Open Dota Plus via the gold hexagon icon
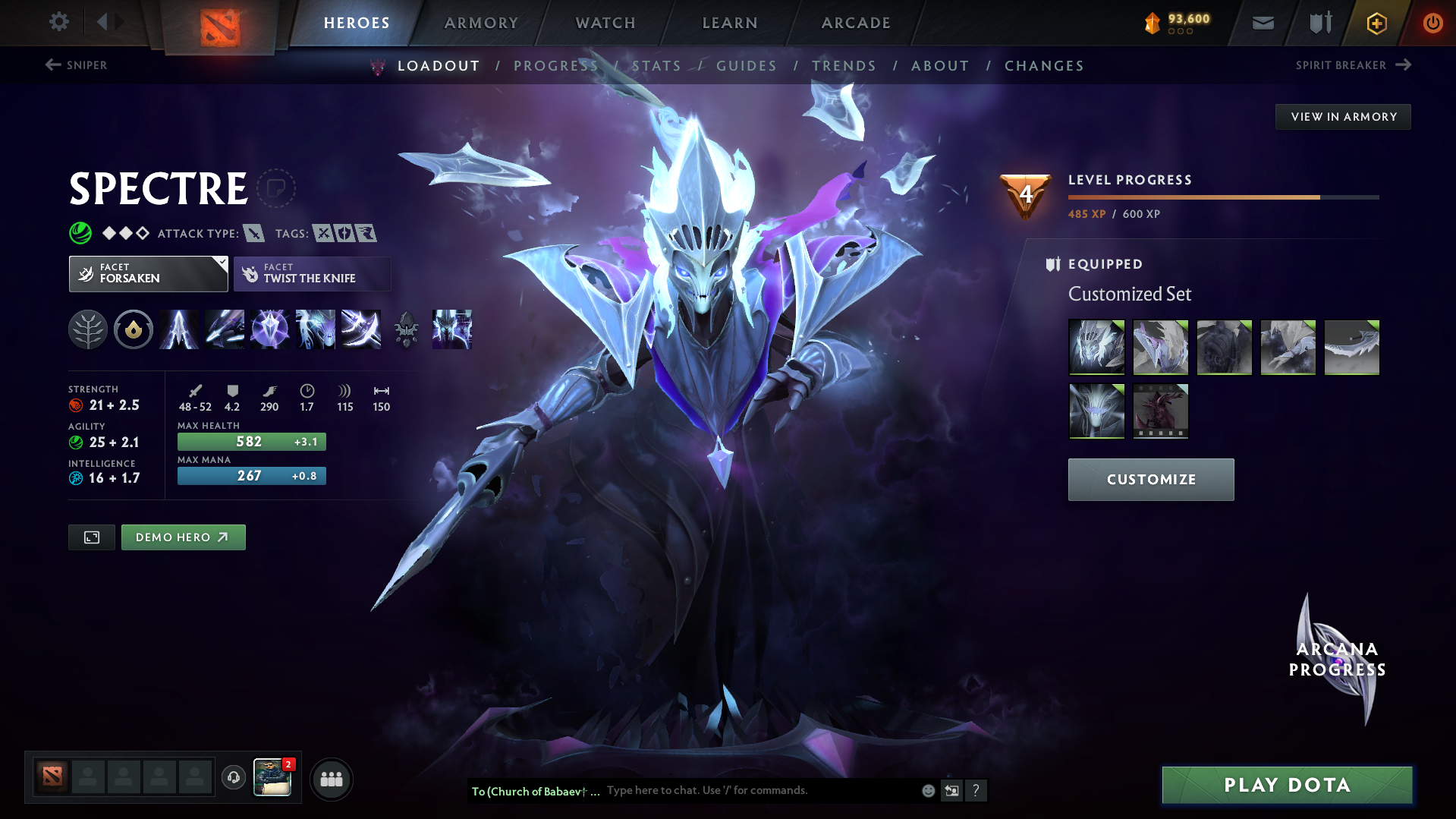Viewport: 1456px width, 819px height. 1376,22
